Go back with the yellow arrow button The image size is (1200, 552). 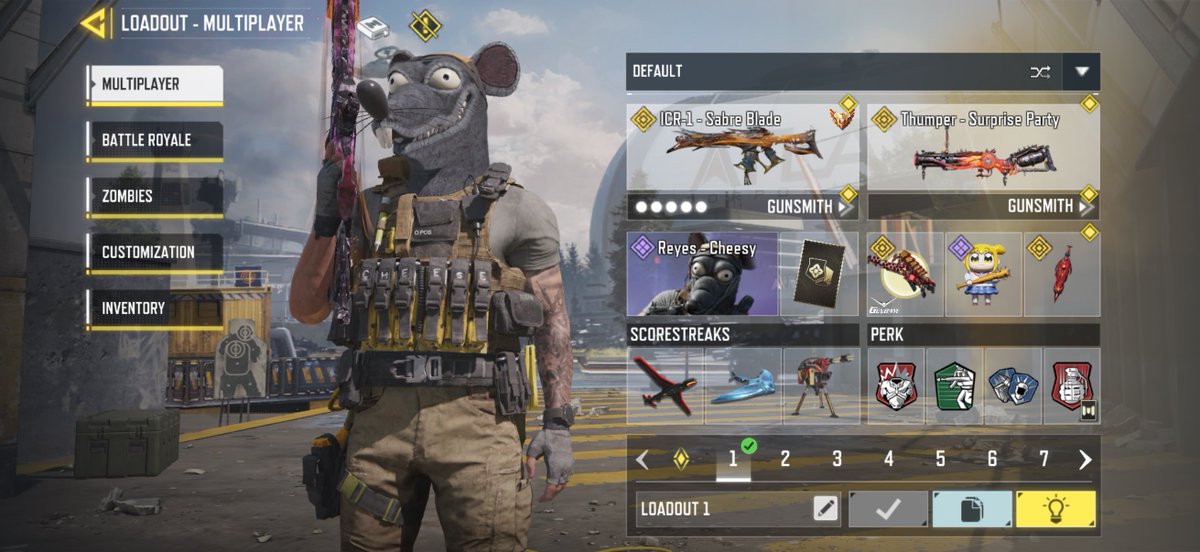coord(95,23)
